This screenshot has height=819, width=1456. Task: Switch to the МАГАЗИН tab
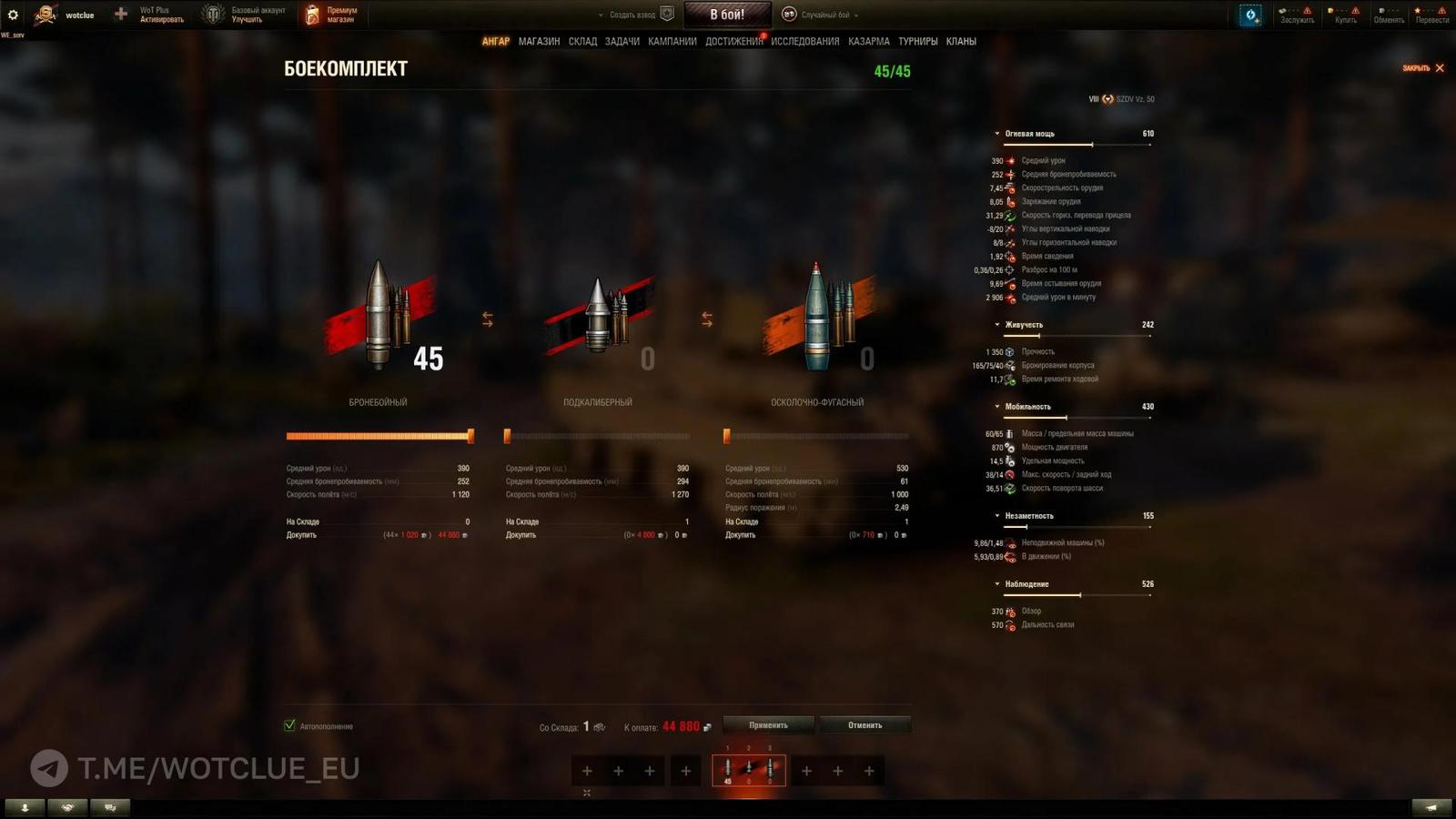pyautogui.click(x=541, y=41)
